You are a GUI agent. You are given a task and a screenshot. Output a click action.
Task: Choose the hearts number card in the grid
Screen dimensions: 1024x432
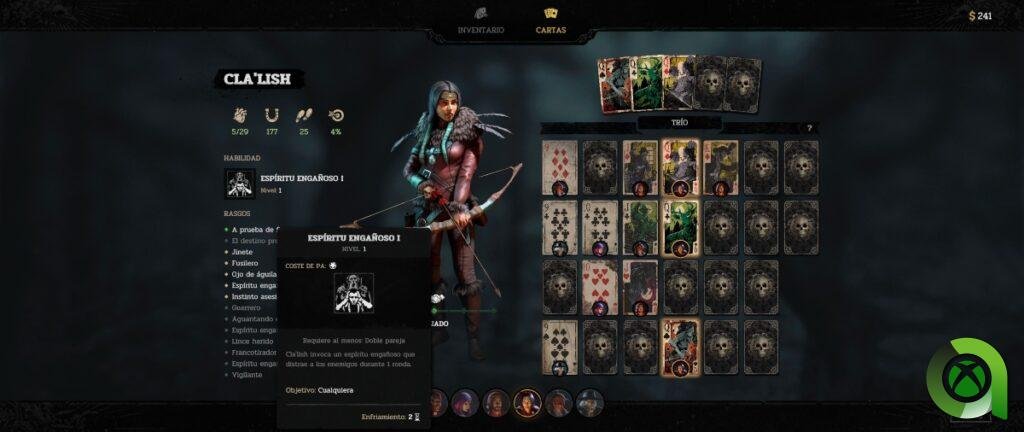click(x=600, y=287)
